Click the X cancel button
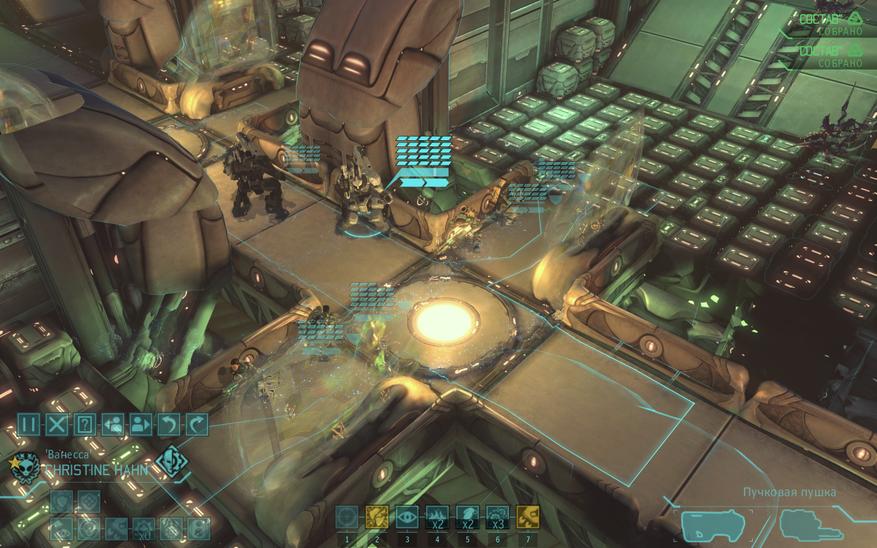 57,424
